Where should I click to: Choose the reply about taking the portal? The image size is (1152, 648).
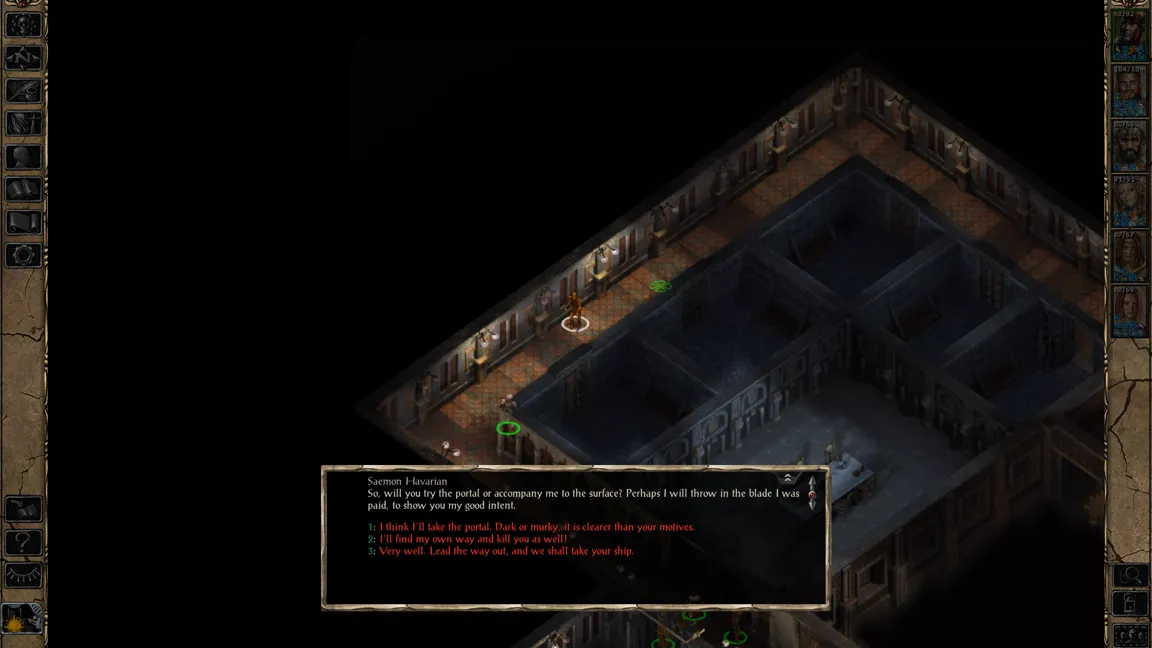click(x=536, y=527)
